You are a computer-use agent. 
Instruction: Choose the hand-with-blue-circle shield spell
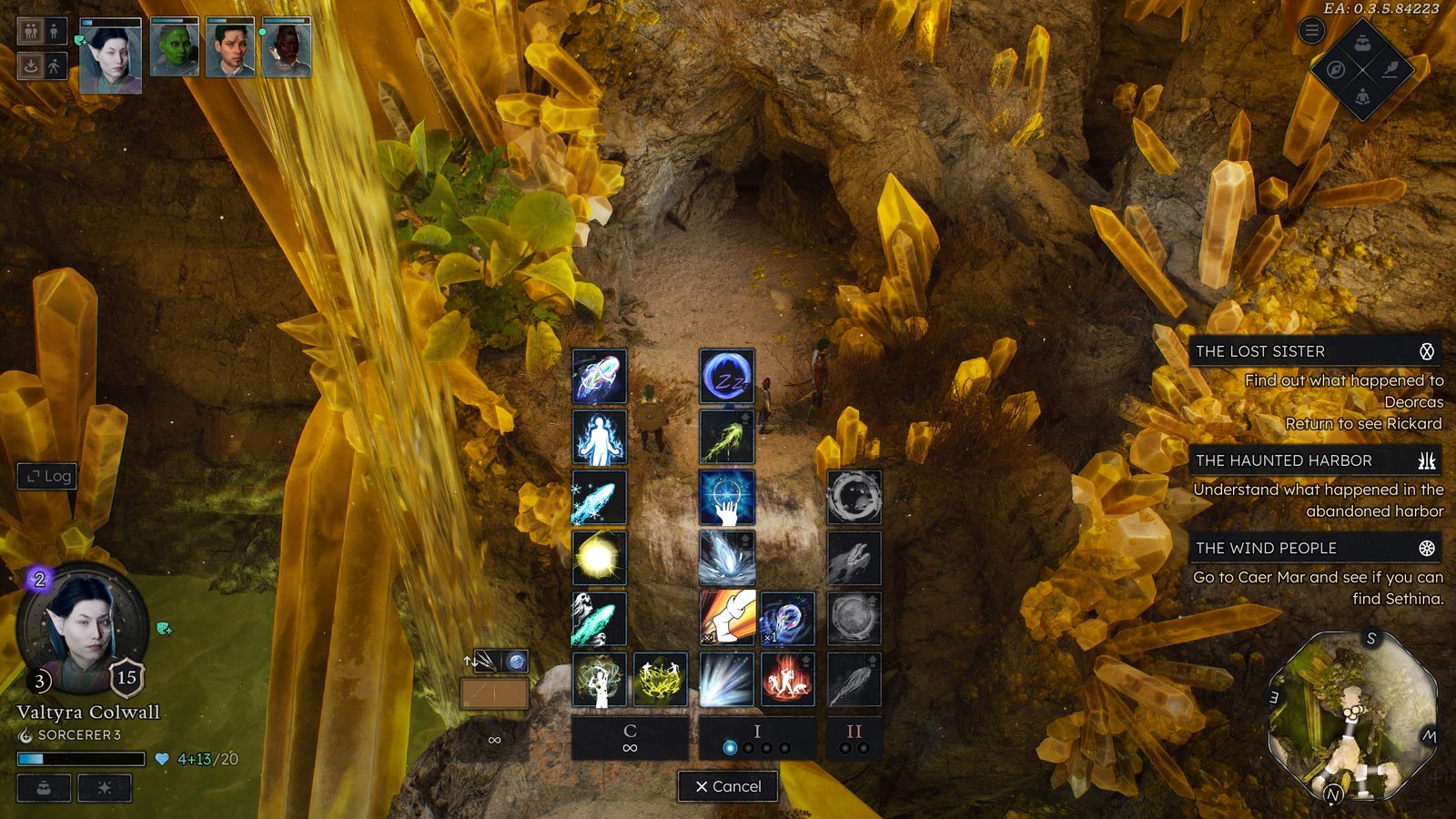(726, 498)
